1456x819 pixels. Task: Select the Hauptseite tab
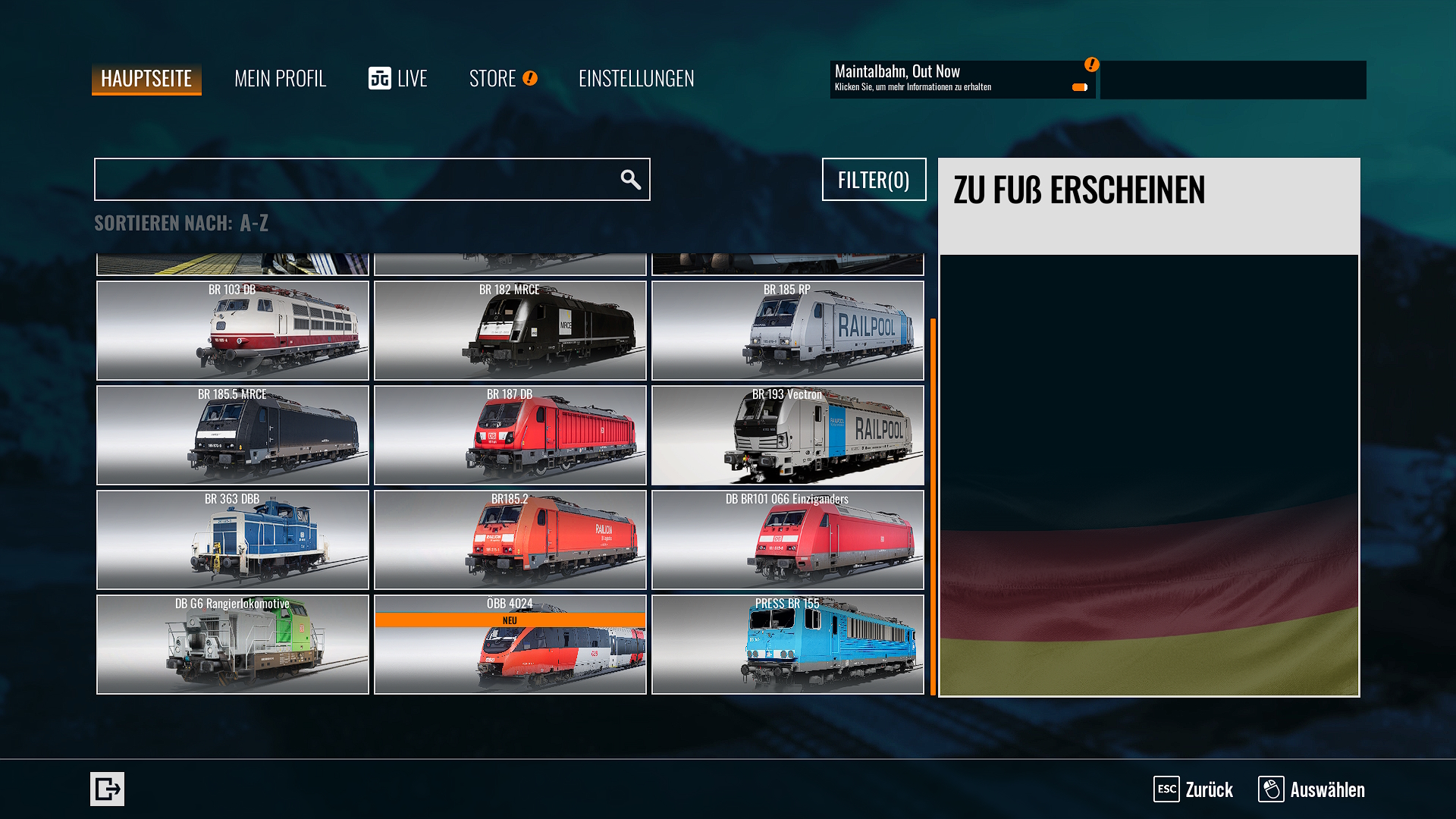tap(146, 79)
